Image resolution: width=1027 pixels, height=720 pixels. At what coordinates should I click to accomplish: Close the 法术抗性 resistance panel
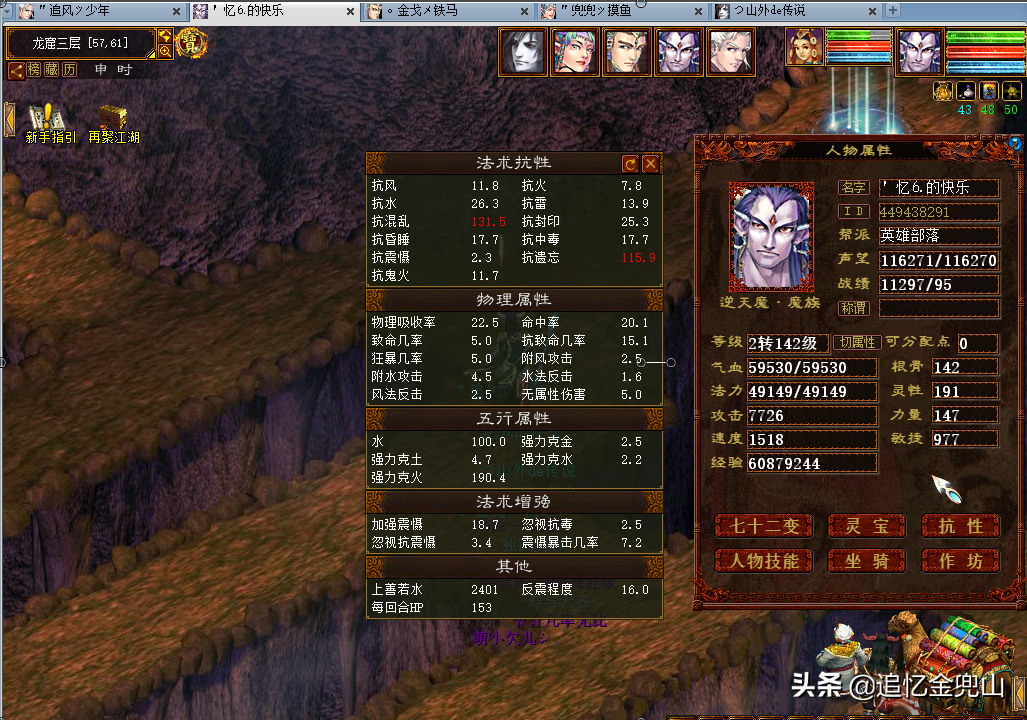[650, 163]
